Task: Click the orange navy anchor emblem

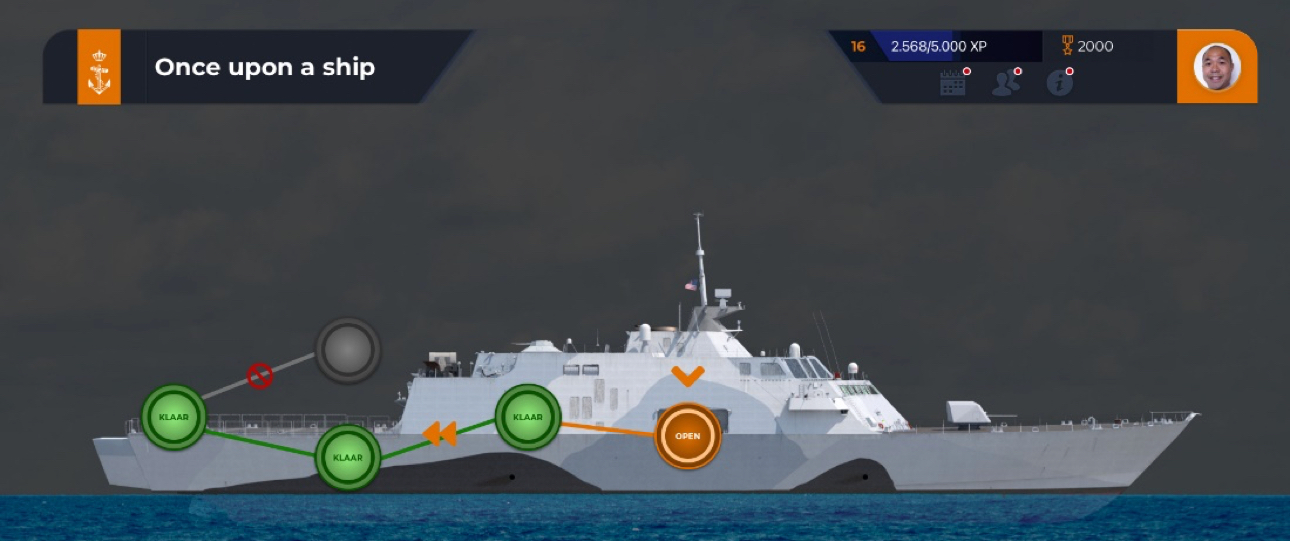Action: [x=99, y=67]
